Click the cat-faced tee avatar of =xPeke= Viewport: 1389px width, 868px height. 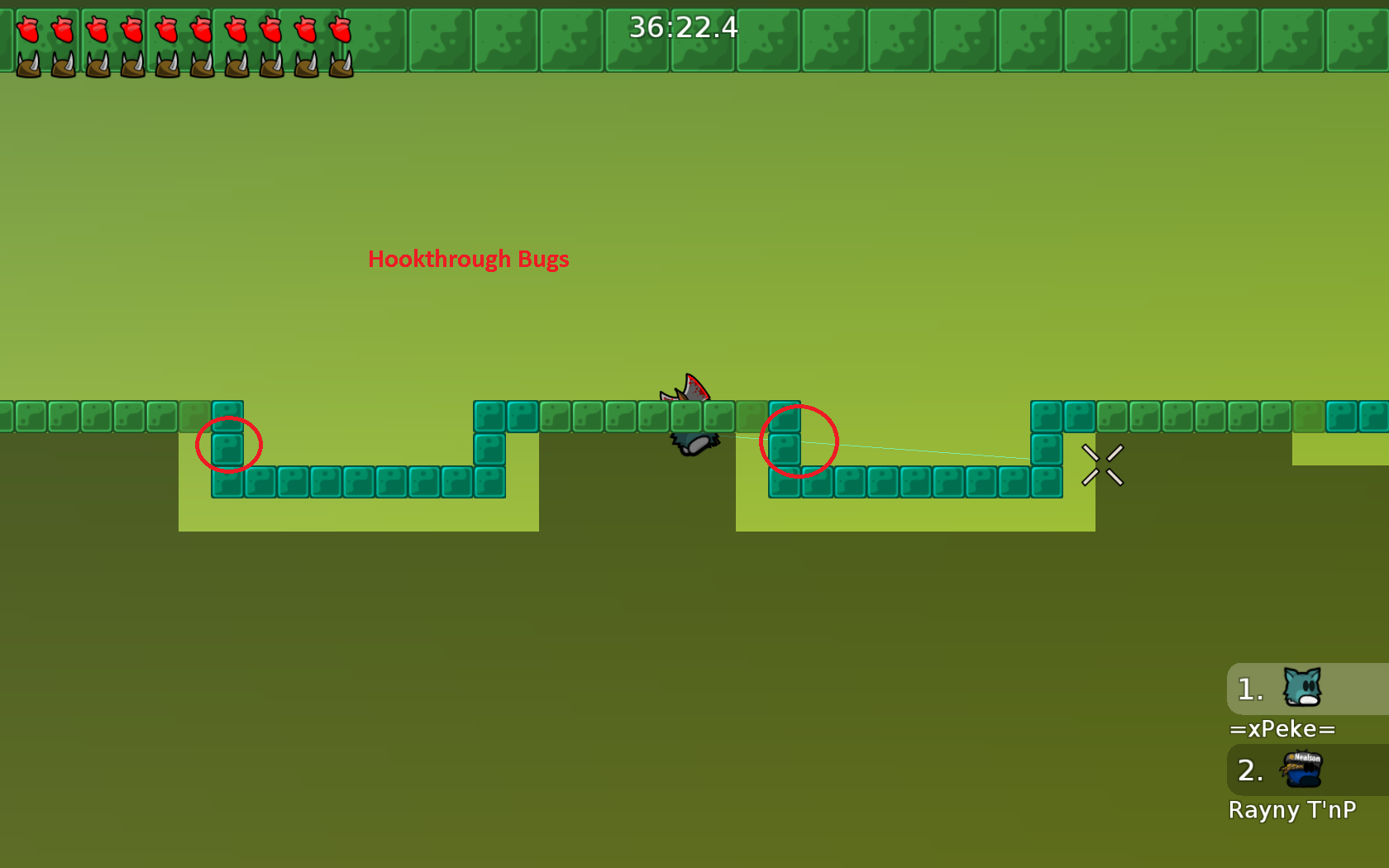point(1301,688)
